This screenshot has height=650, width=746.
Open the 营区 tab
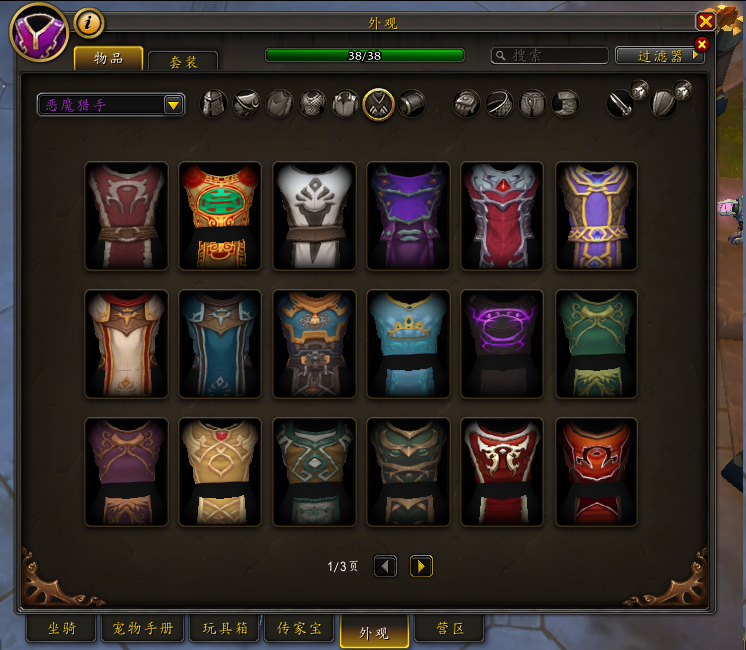(x=449, y=628)
